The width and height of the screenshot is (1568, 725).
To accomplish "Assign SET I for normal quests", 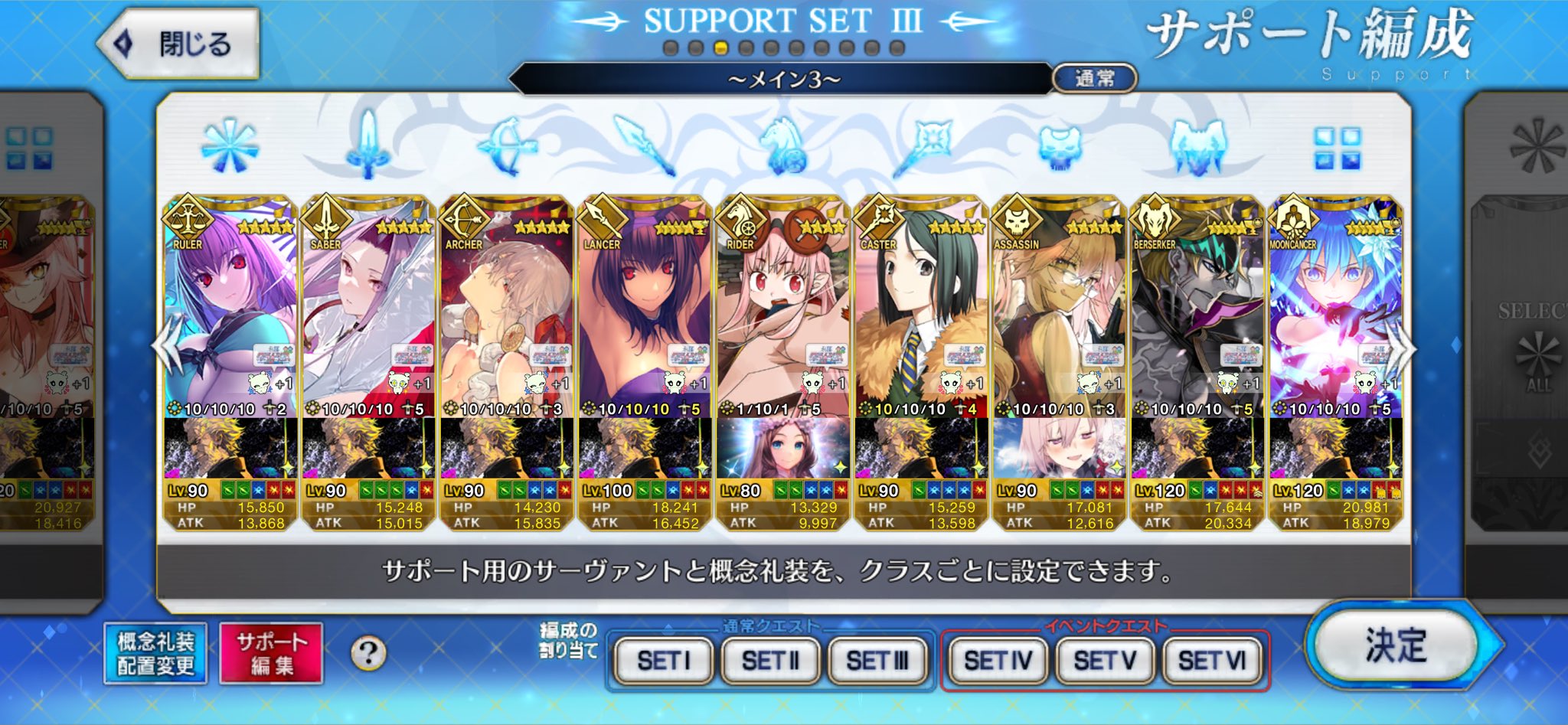I will 663,660.
